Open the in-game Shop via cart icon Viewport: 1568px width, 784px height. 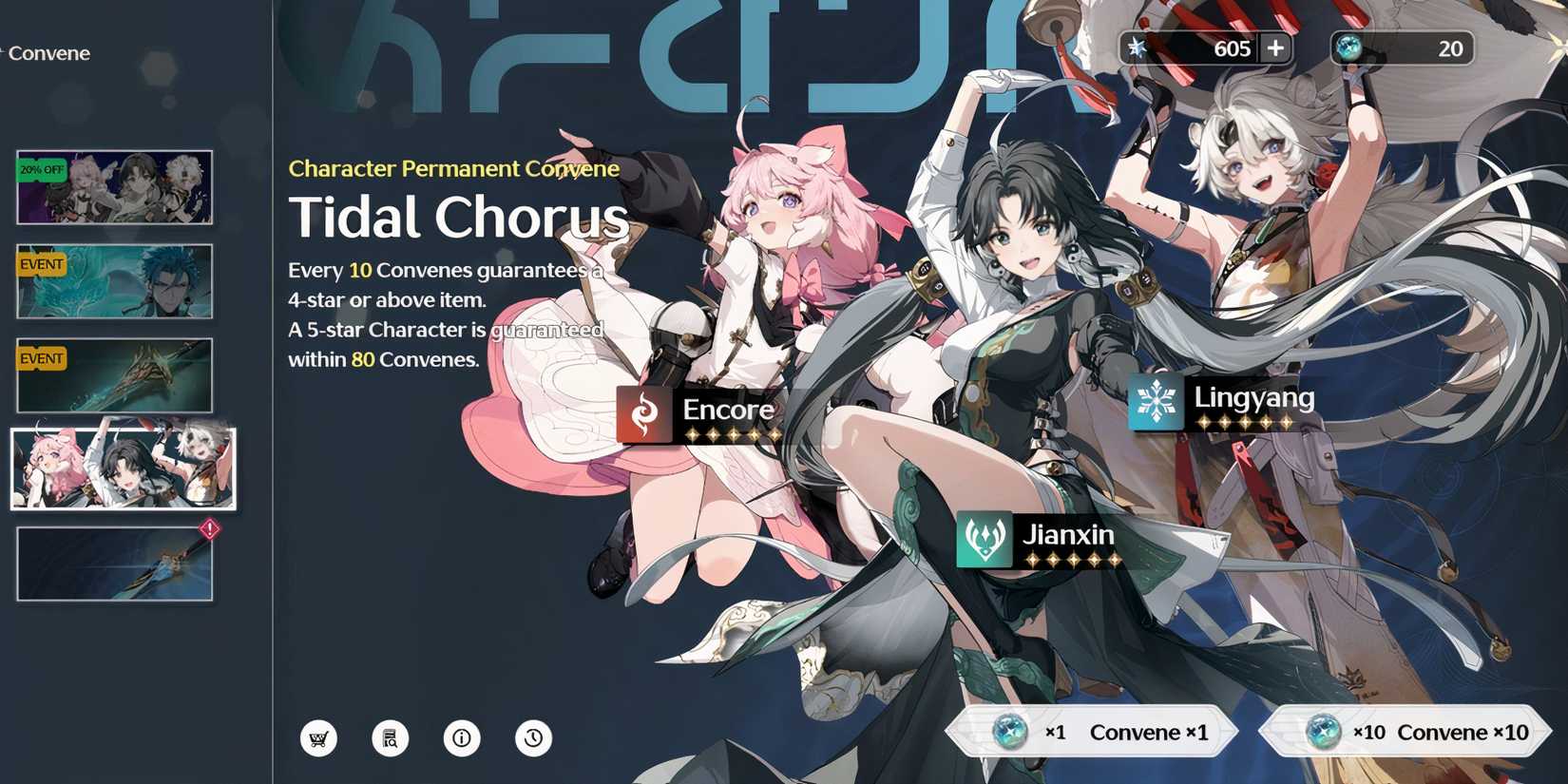coord(320,737)
